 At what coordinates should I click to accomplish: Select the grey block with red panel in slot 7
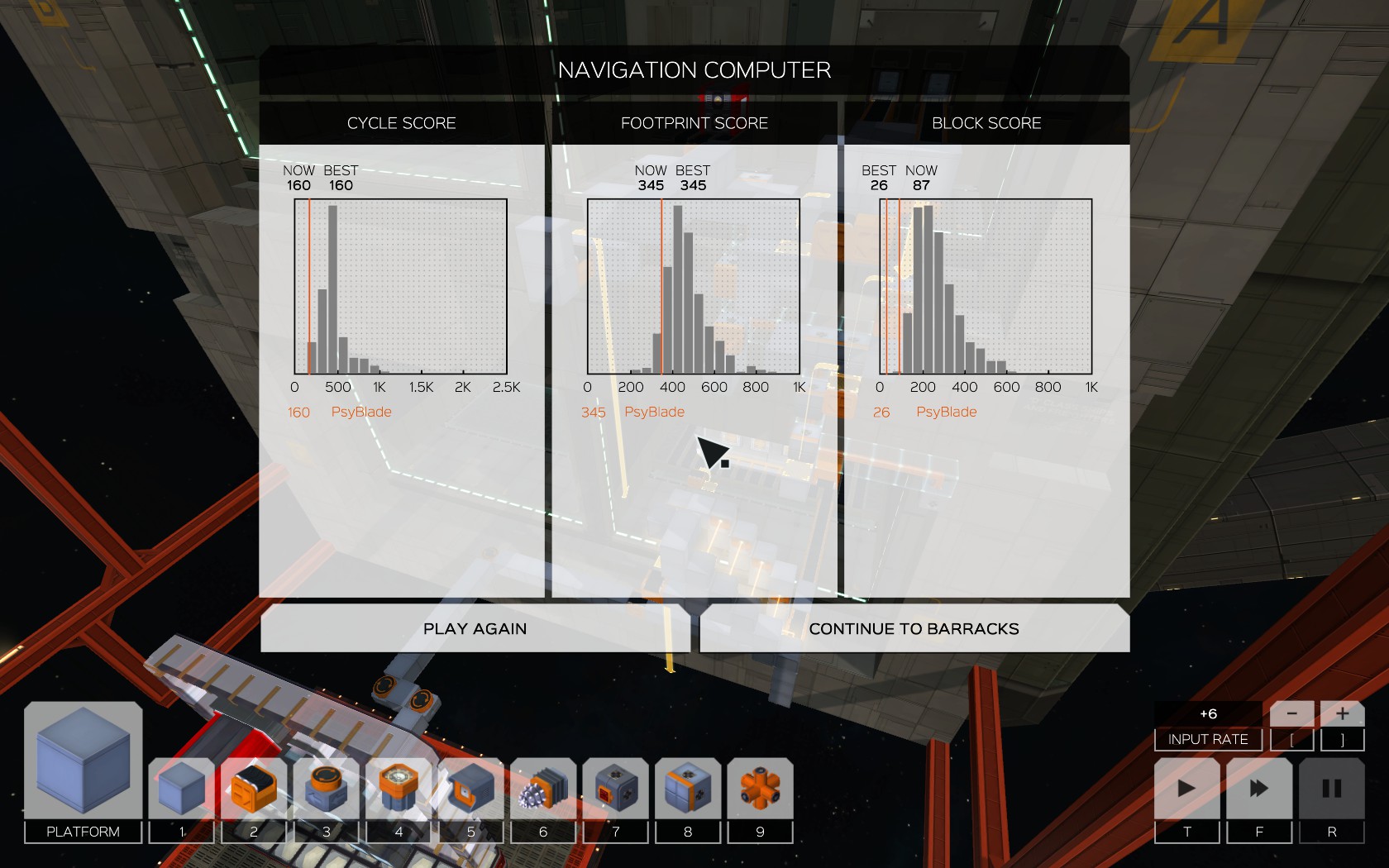(615, 789)
